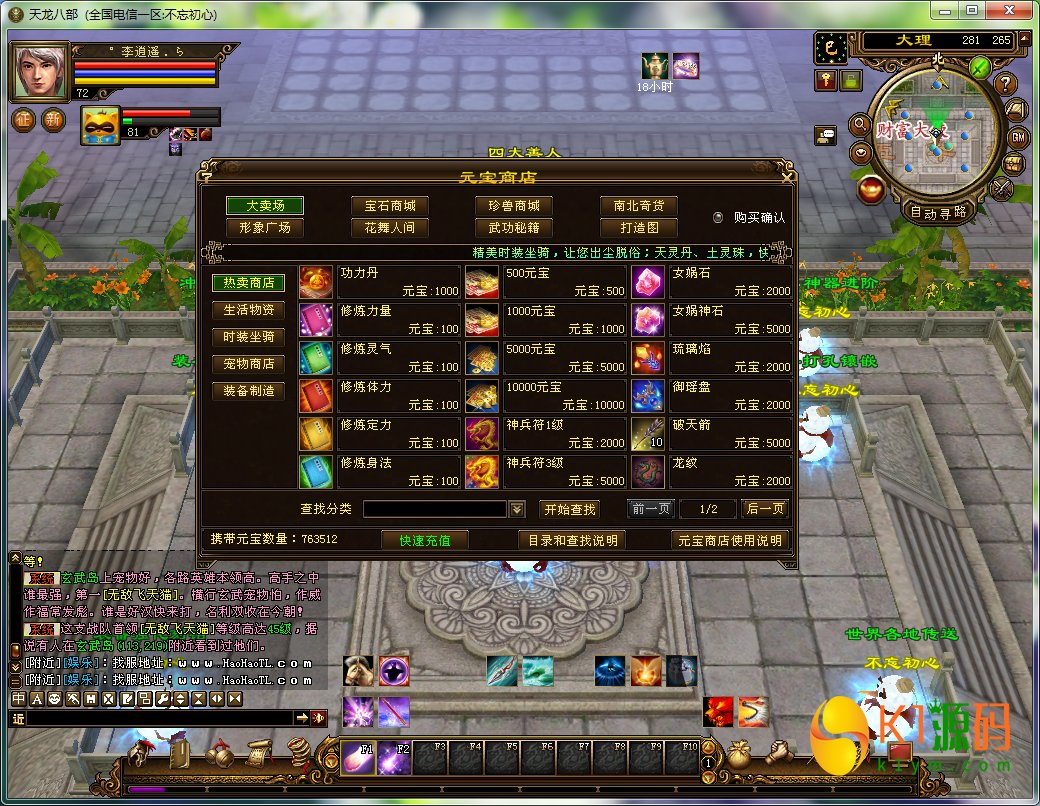This screenshot has height=806, width=1040.
Task: Open the 珍兽商城 shop tab
Action: (514, 205)
